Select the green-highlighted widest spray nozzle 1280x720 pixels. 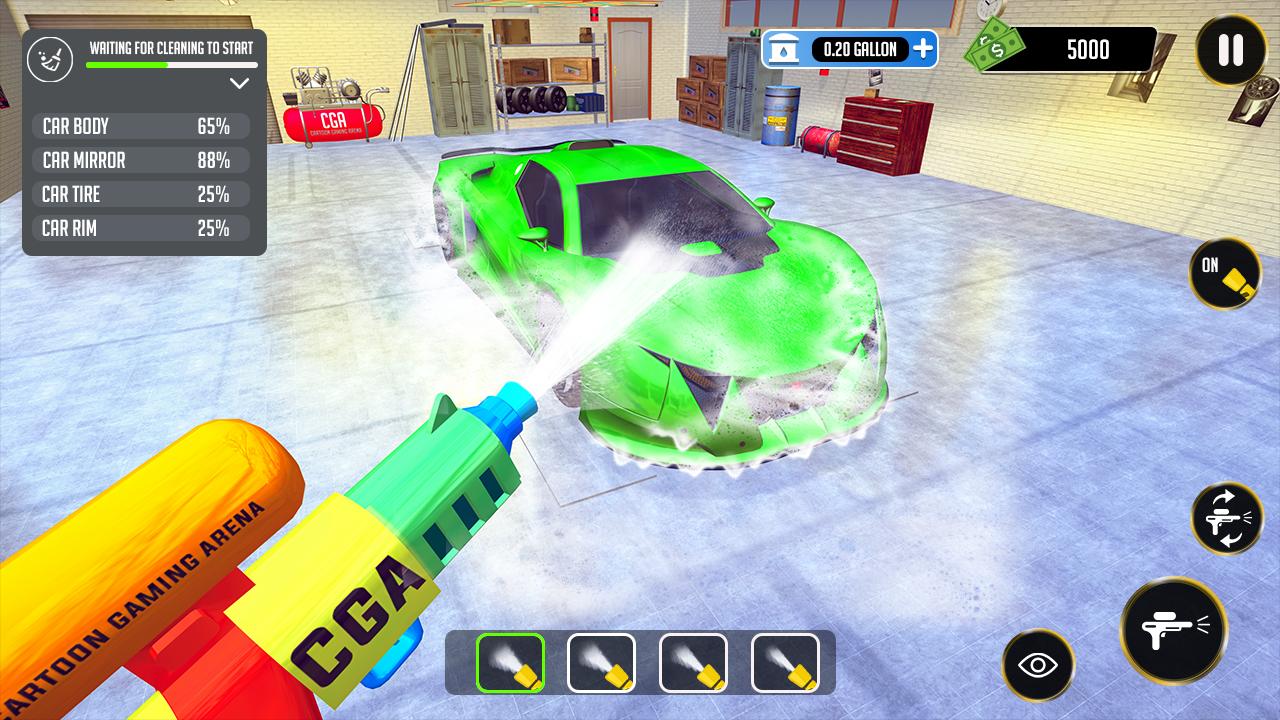510,663
